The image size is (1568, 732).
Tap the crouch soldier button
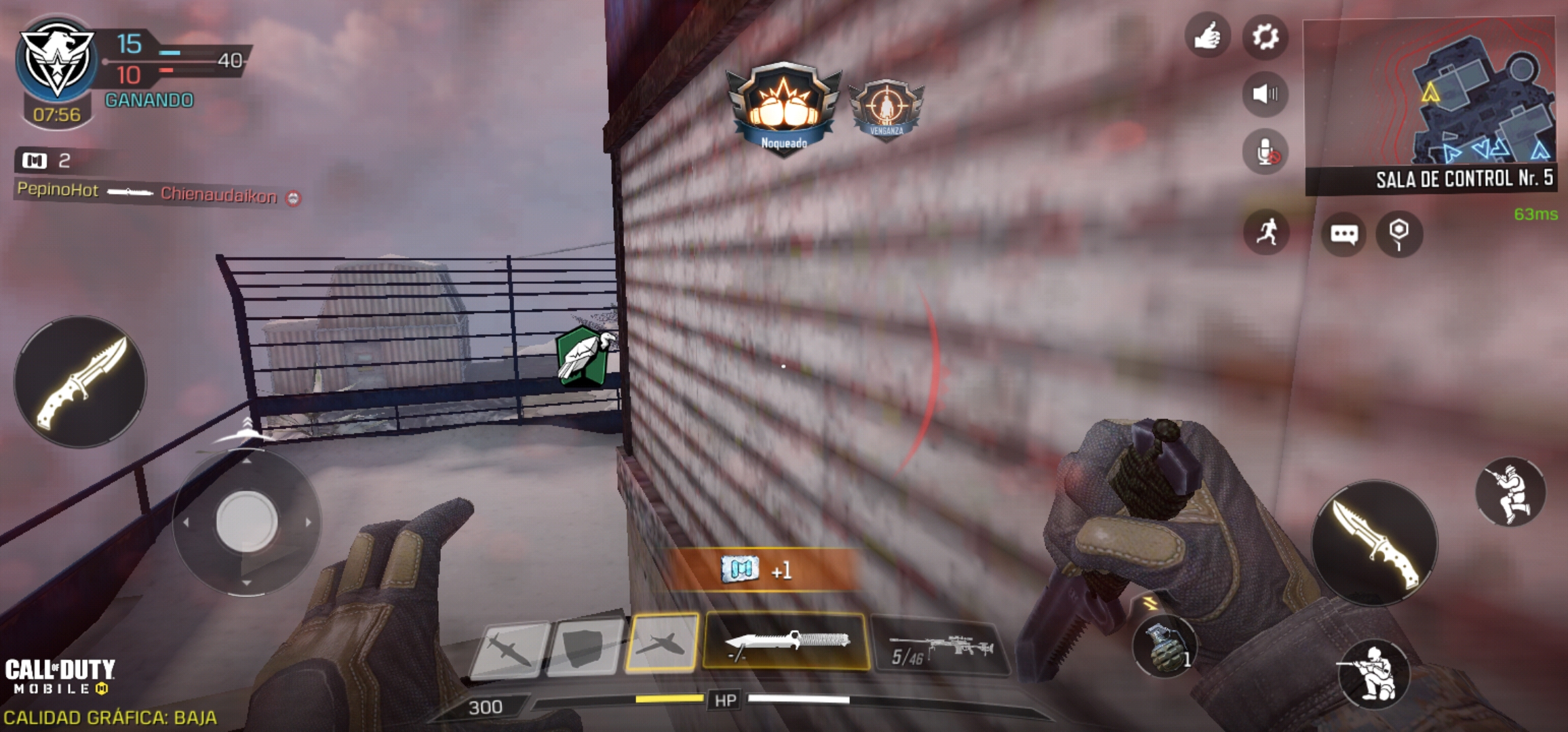point(1373,673)
